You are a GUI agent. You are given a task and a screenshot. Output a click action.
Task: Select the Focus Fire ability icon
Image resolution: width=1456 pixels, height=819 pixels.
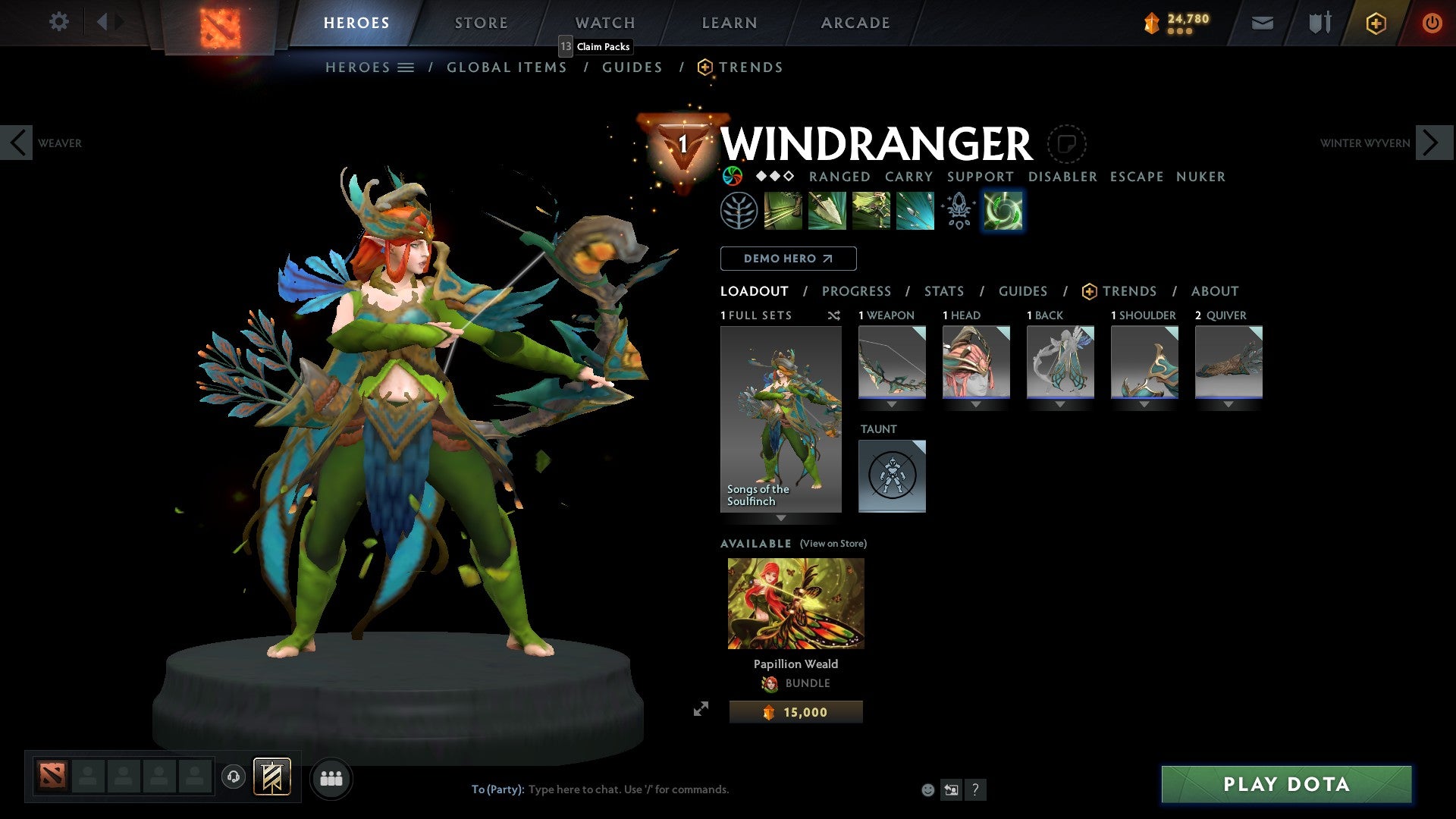[915, 210]
